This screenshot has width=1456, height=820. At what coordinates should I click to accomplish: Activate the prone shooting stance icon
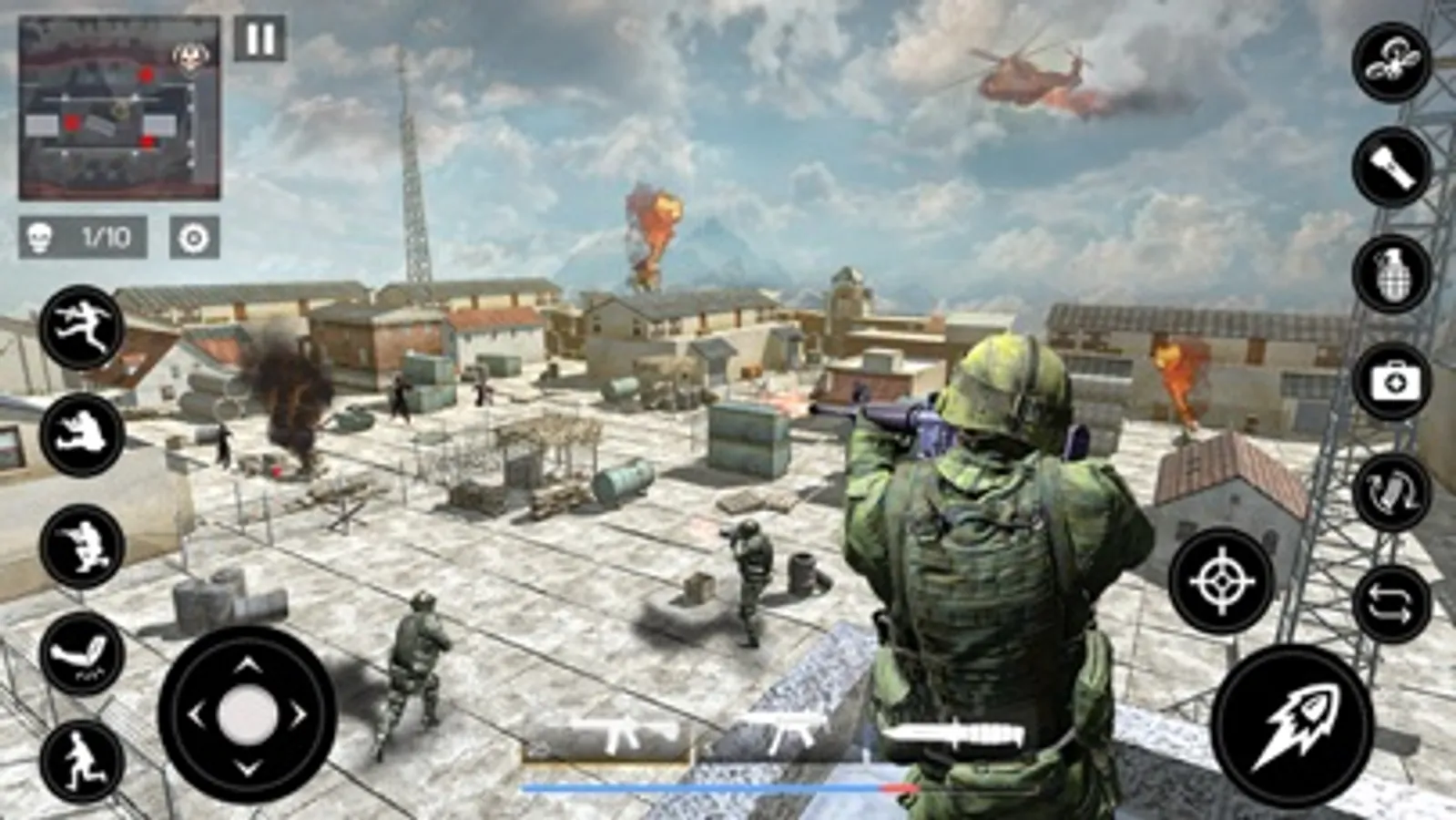click(82, 430)
